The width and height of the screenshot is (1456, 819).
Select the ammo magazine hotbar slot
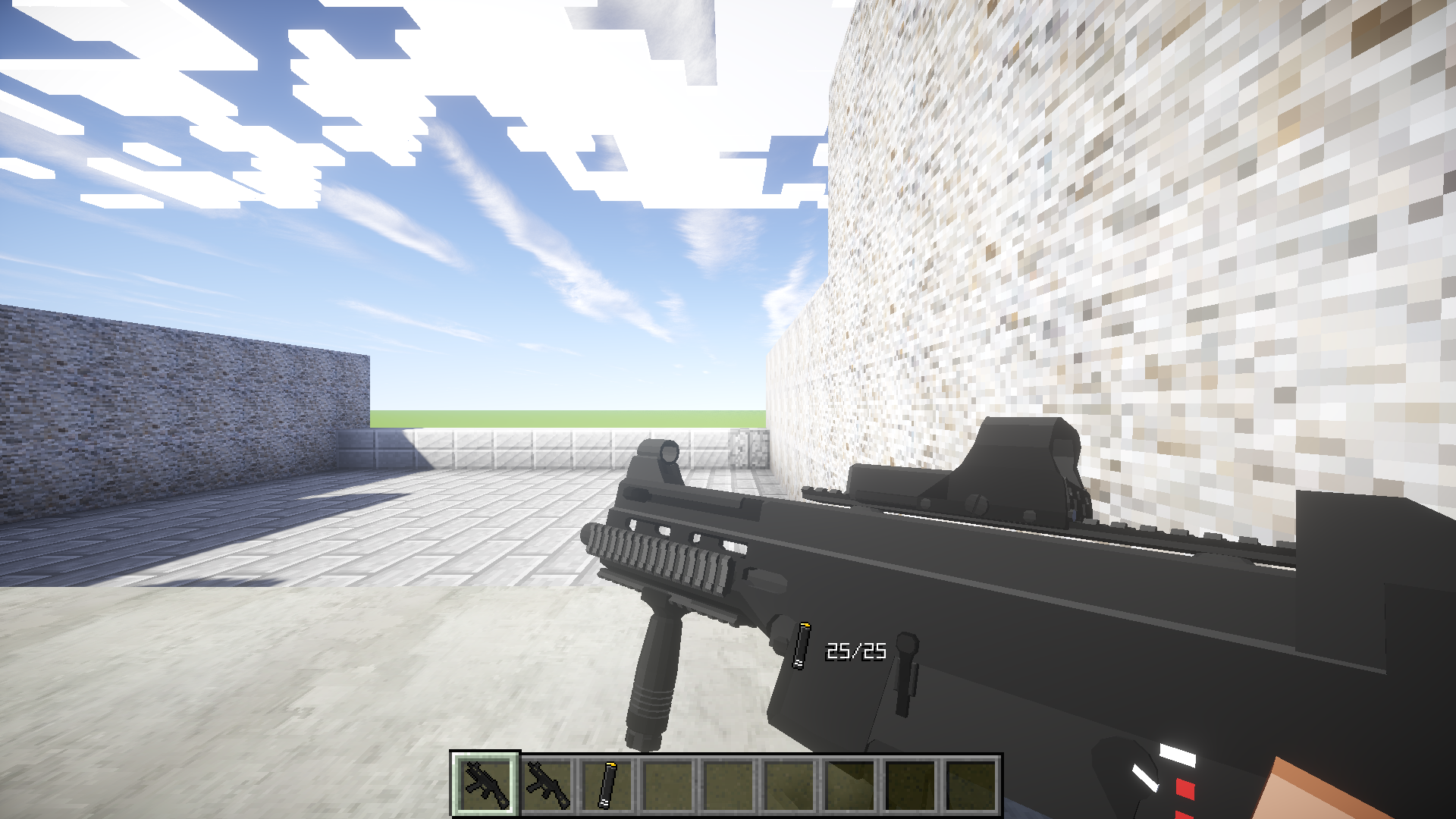[607, 785]
